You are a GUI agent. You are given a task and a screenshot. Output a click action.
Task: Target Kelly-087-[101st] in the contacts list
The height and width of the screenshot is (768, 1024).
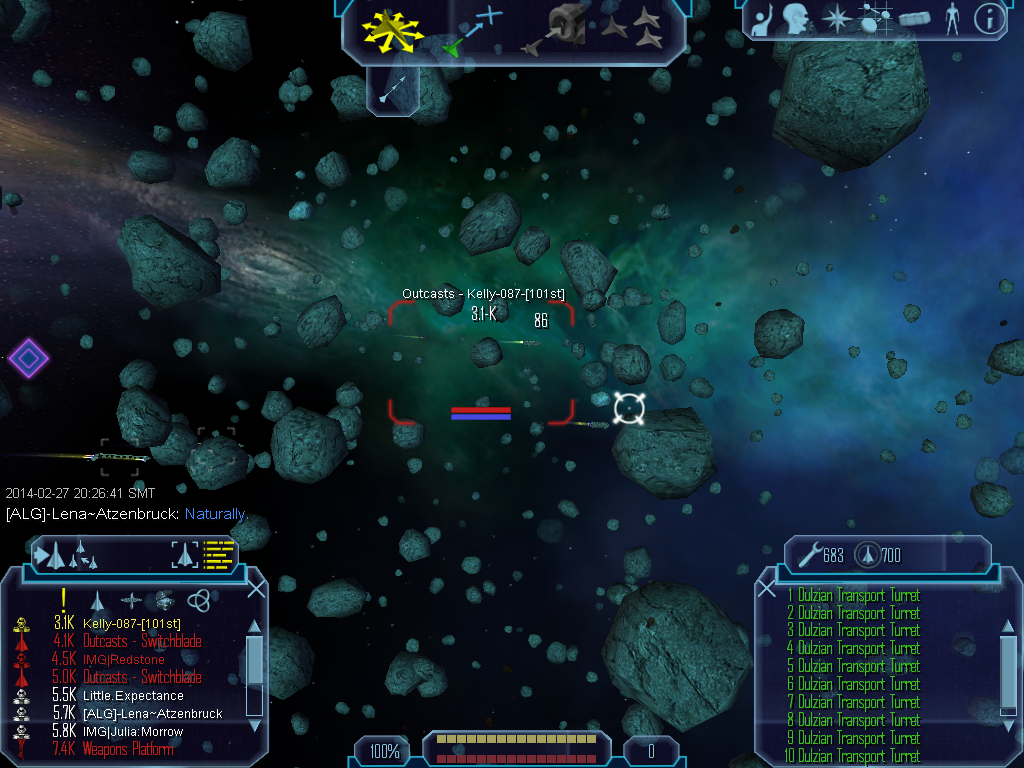[x=131, y=624]
